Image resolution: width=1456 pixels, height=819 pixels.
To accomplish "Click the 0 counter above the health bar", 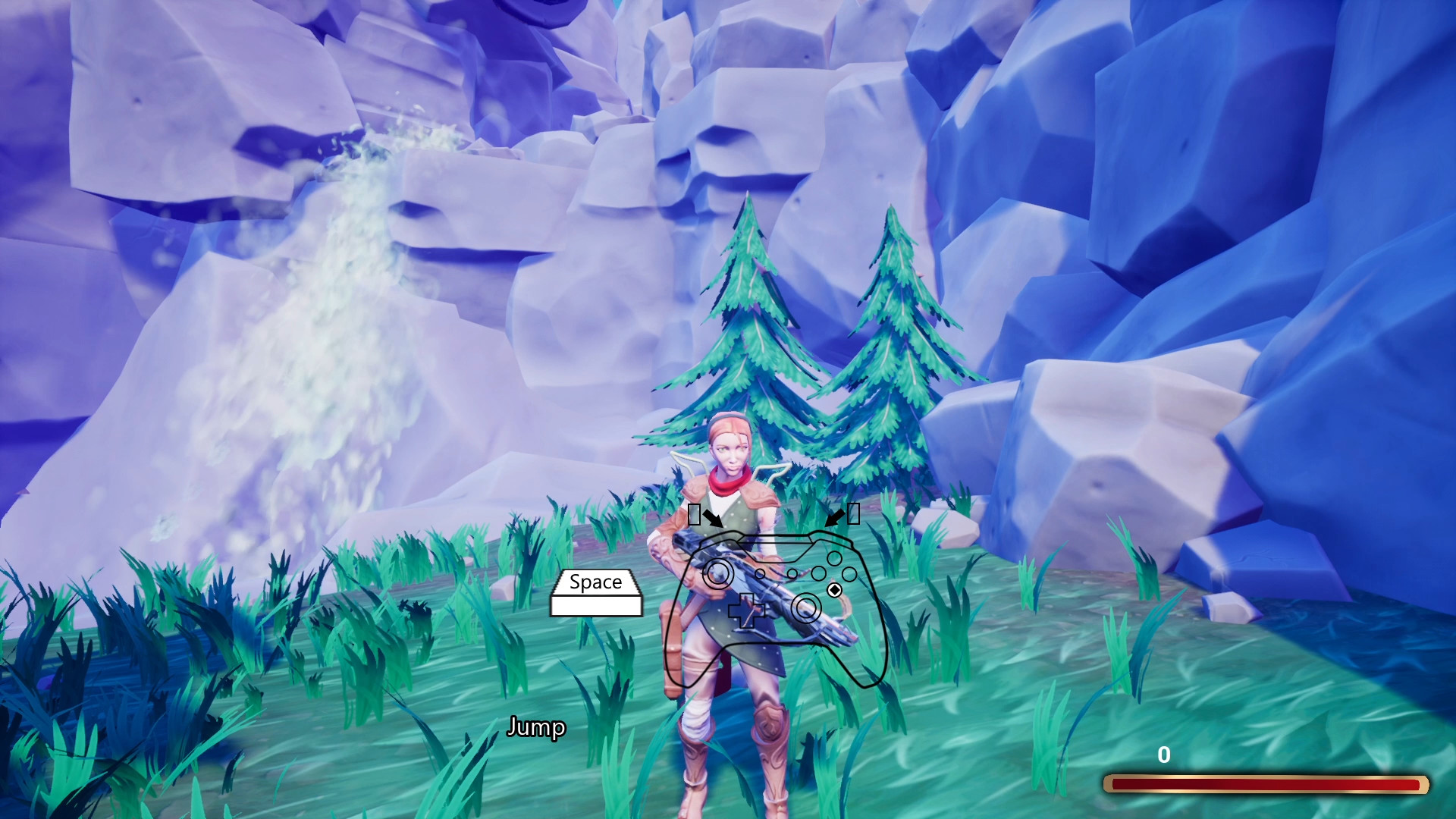I will click(1163, 755).
